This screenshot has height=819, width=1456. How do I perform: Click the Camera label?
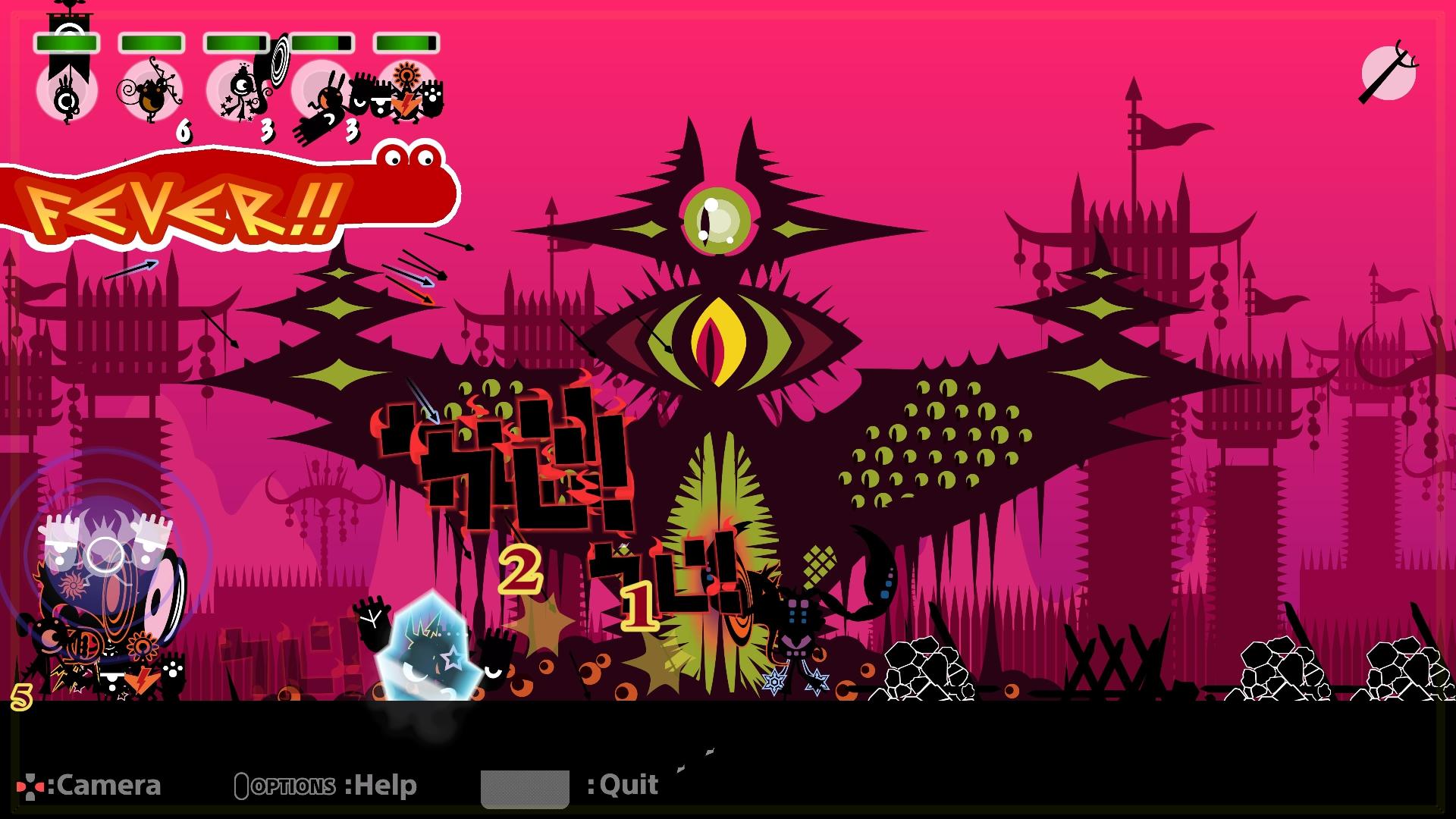tap(110, 786)
